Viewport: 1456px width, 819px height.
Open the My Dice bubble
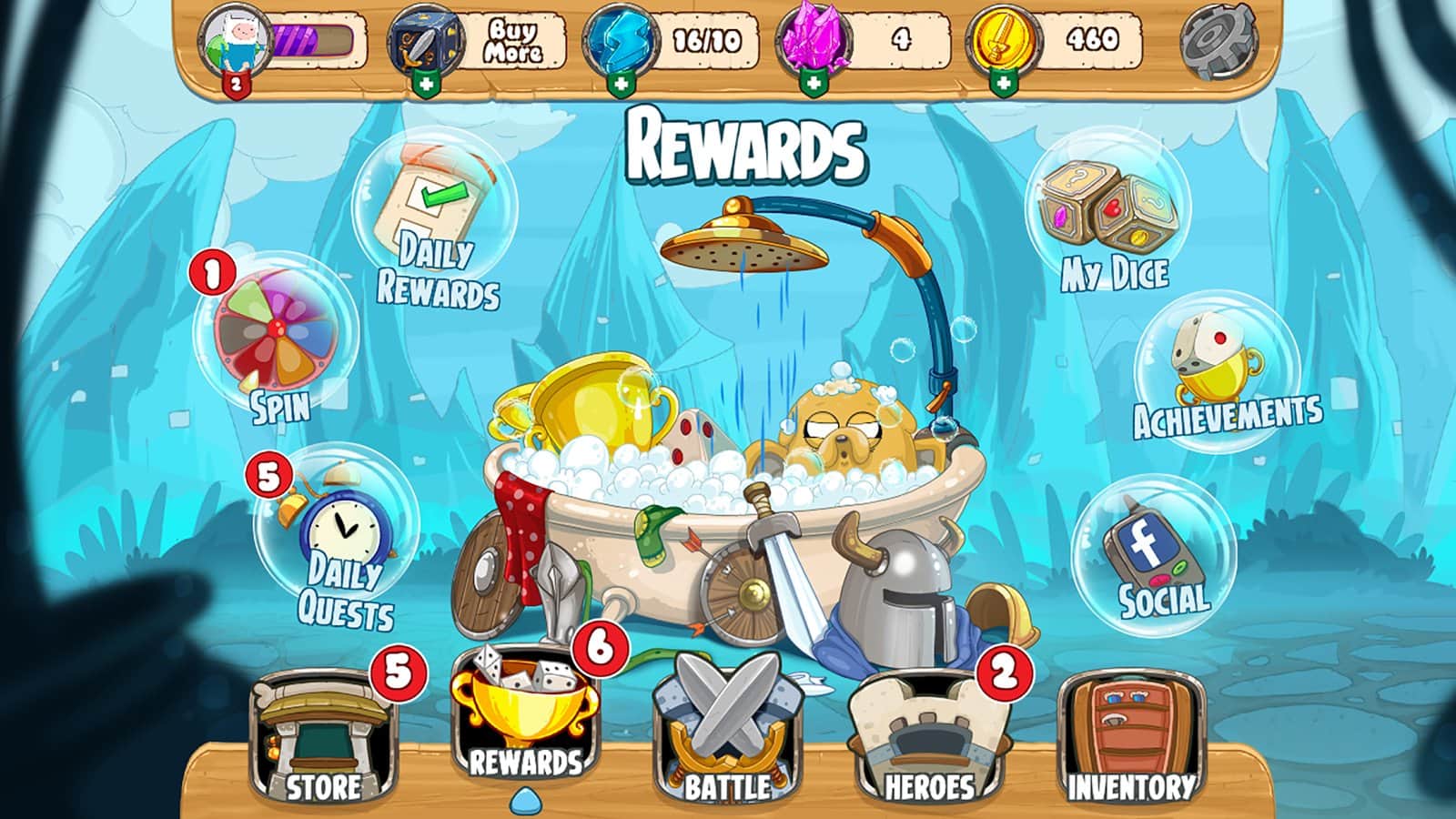1108,218
